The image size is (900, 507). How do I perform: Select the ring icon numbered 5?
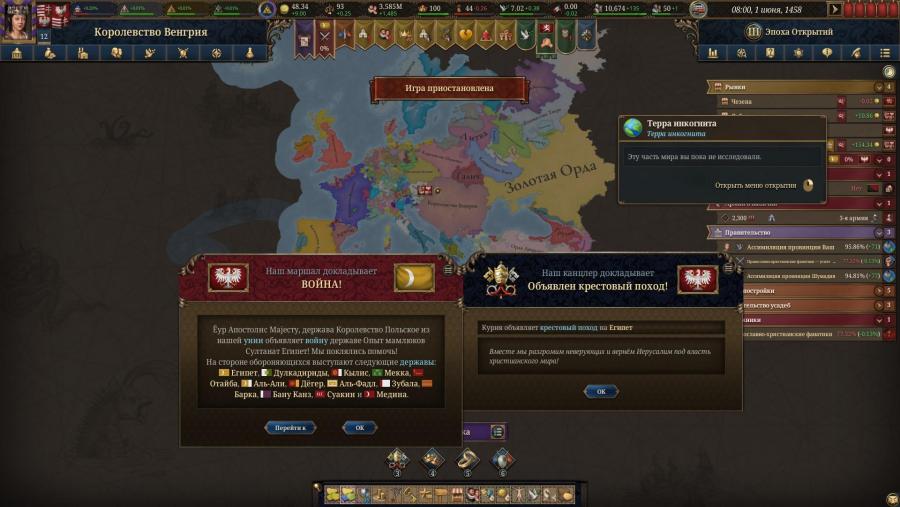tap(467, 459)
